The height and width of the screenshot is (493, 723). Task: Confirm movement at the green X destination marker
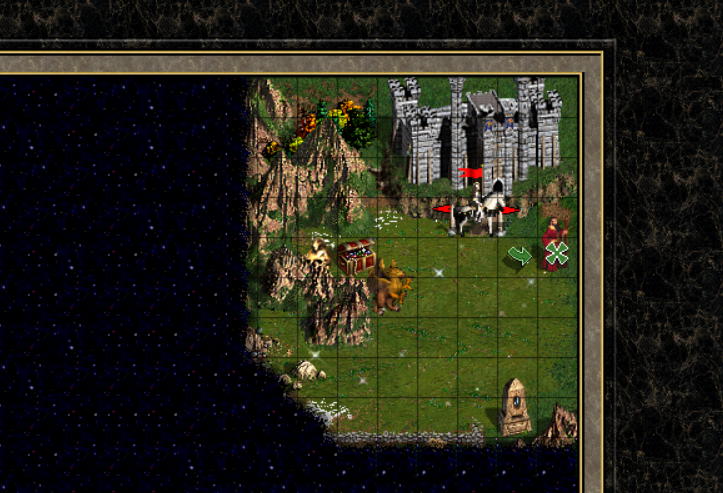click(x=557, y=252)
